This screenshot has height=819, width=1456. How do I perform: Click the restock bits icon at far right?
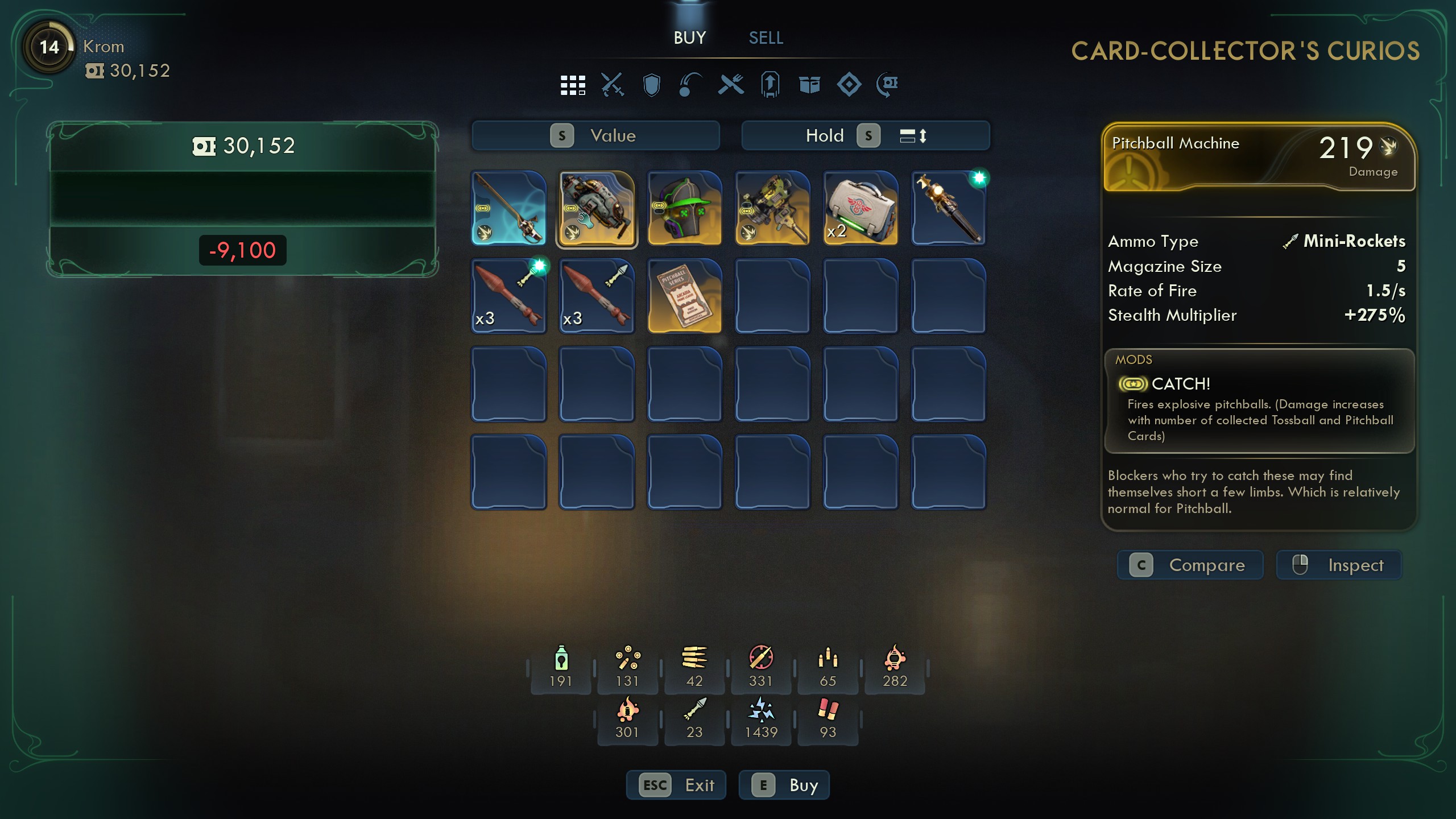(887, 85)
